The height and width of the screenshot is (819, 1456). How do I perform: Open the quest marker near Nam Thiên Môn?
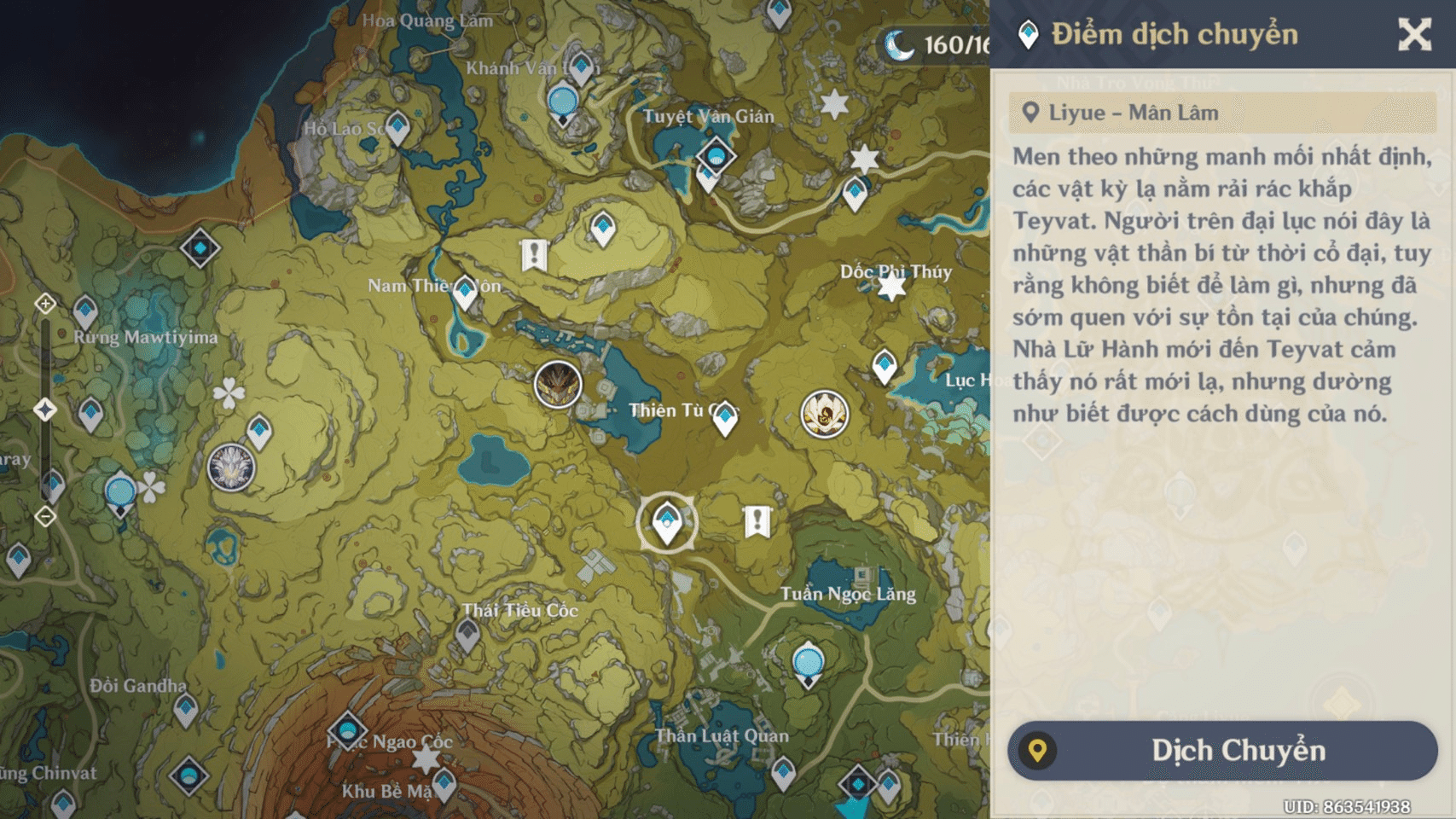pyautogui.click(x=534, y=254)
